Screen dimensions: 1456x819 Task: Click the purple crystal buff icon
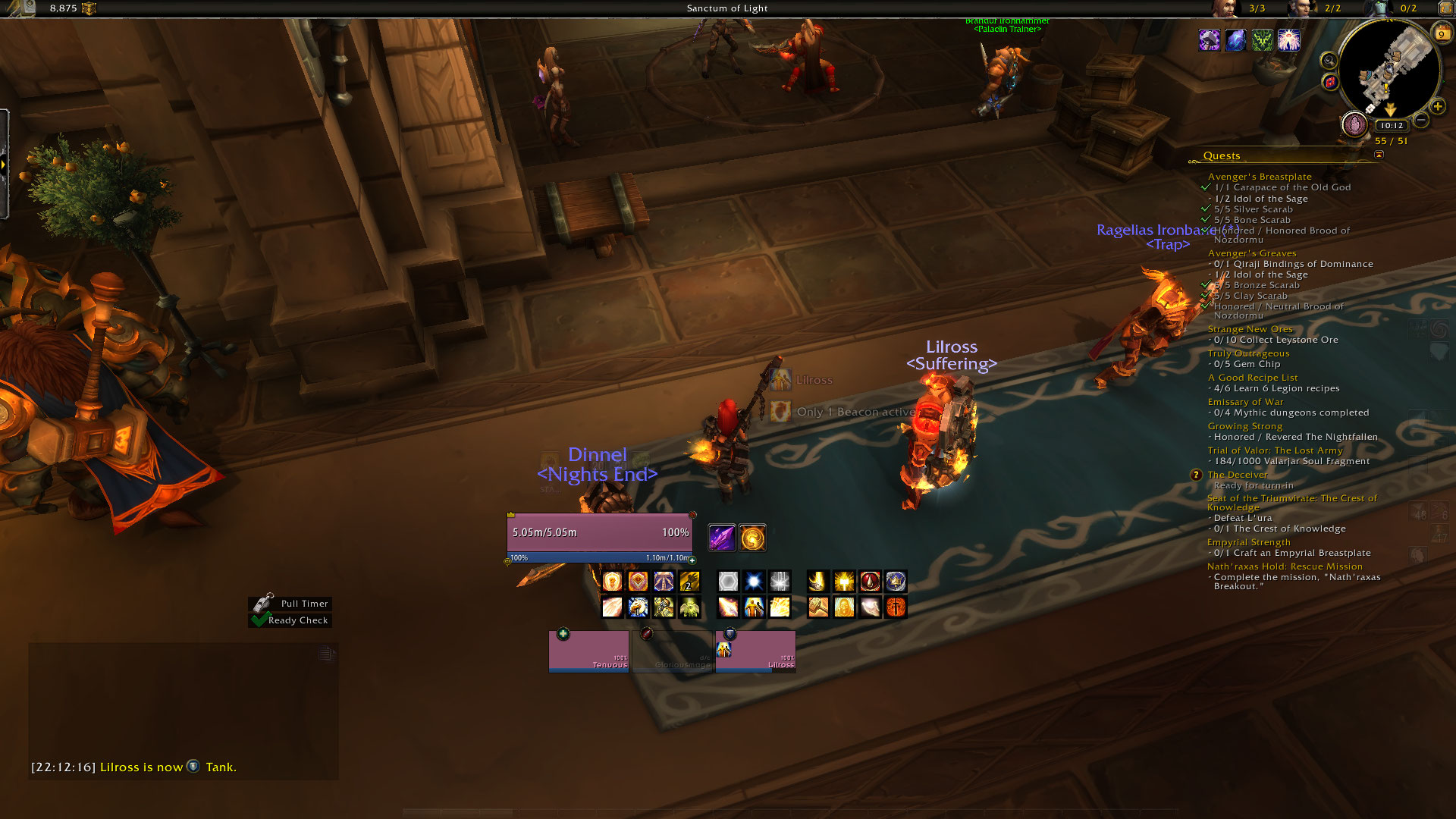pos(721,538)
